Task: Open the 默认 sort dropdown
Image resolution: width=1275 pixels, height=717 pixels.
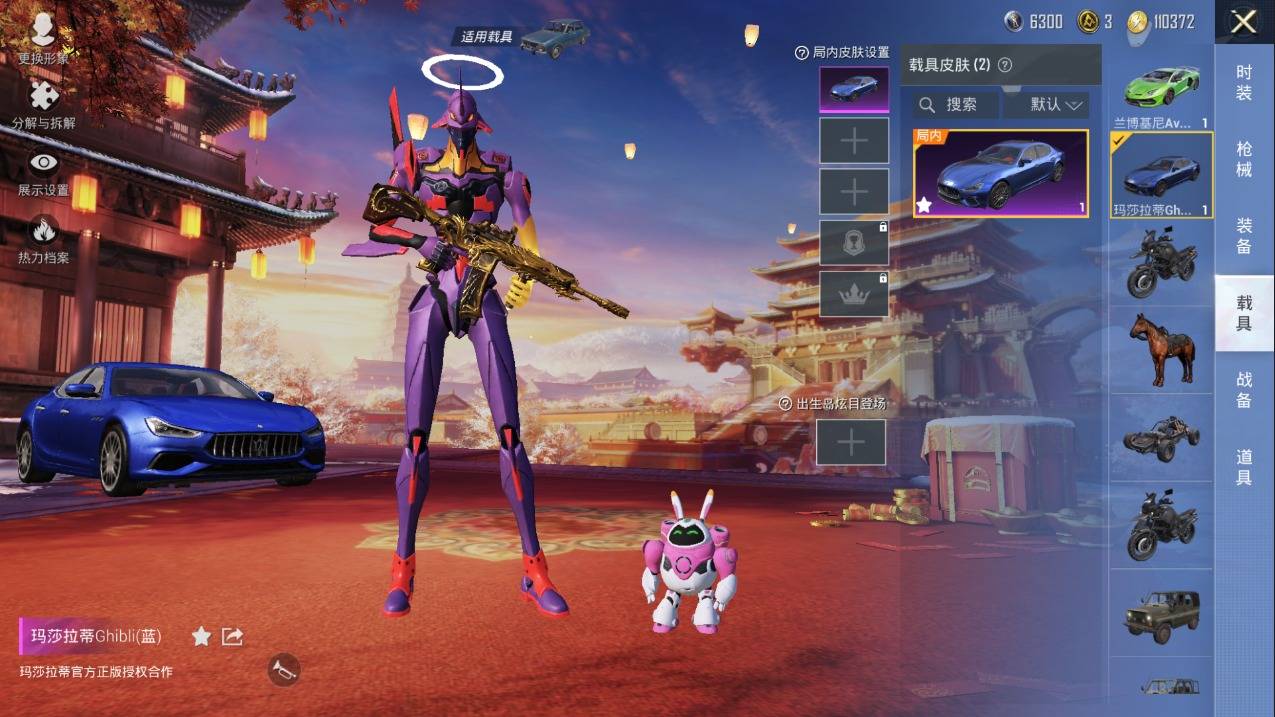Action: click(1045, 104)
